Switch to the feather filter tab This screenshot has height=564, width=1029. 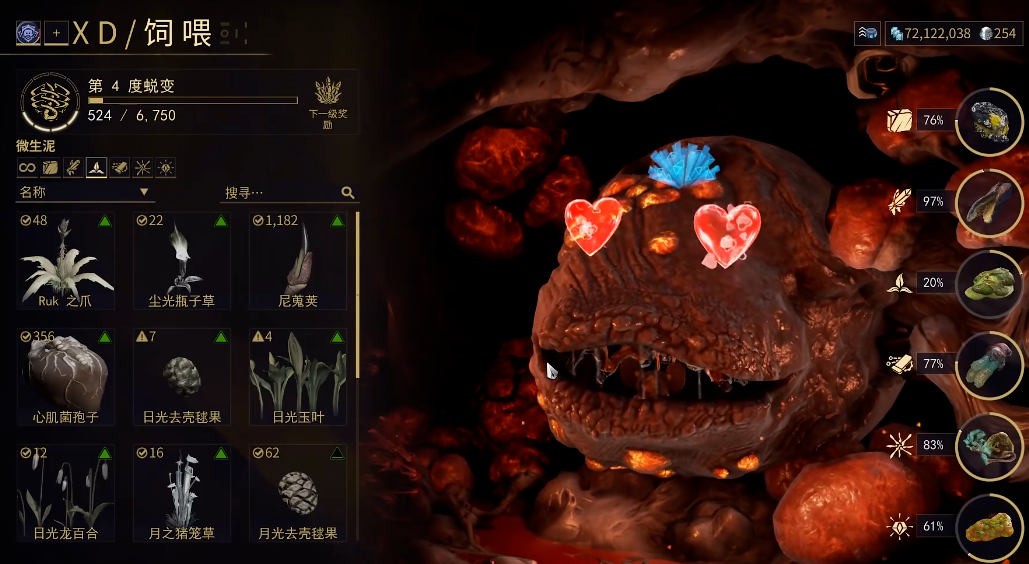tap(74, 168)
